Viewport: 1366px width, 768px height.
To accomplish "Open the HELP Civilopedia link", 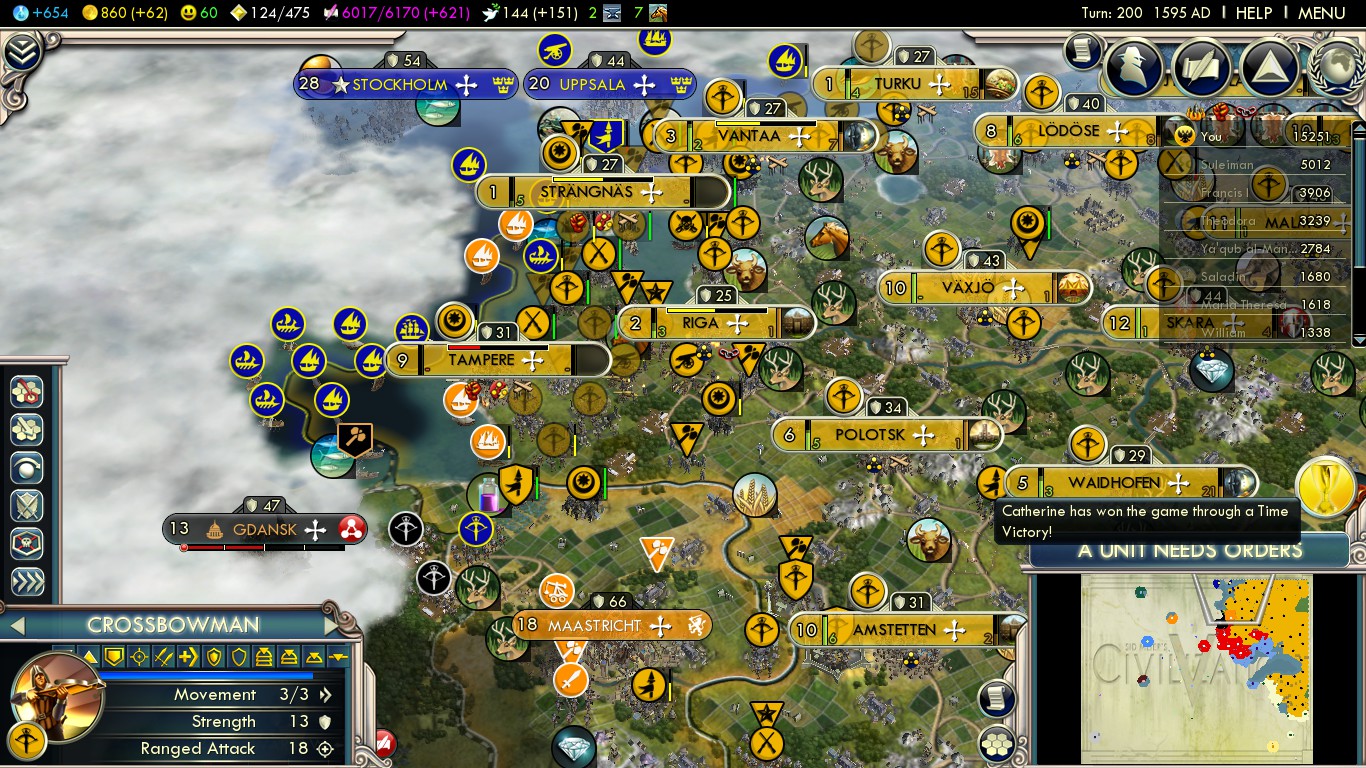I will pos(1253,13).
